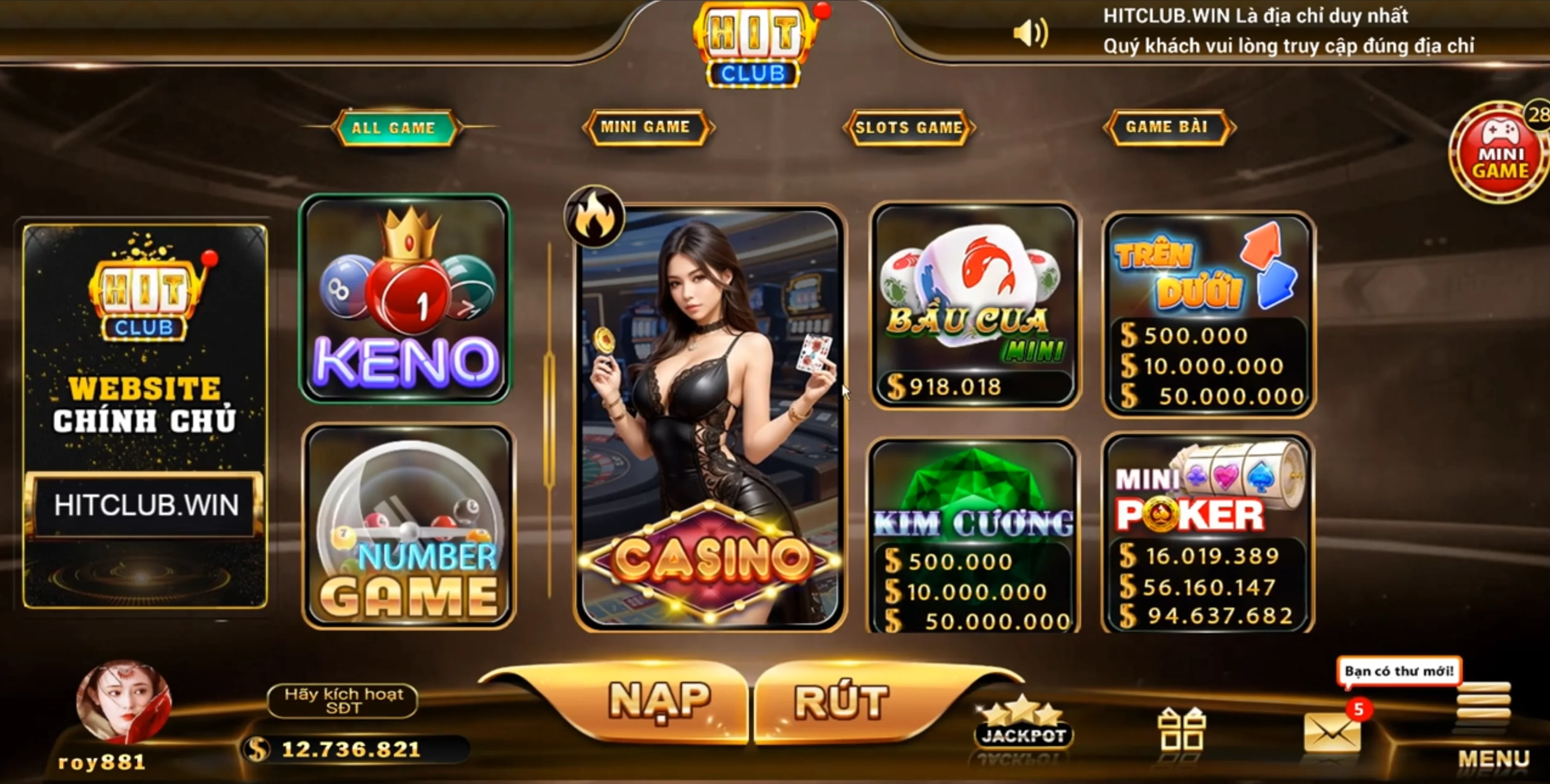Image resolution: width=1550 pixels, height=784 pixels.
Task: Click the RÚT withdraw button
Action: tap(841, 701)
